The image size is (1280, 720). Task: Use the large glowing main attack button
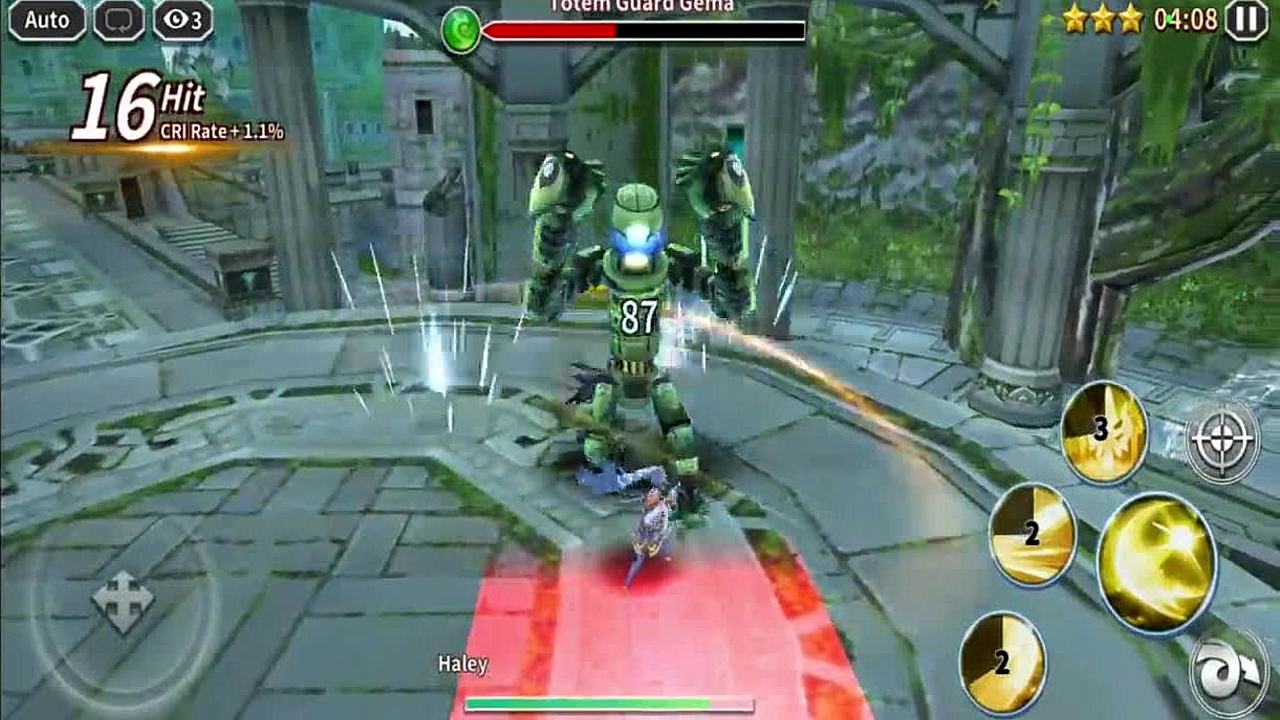coord(1157,561)
